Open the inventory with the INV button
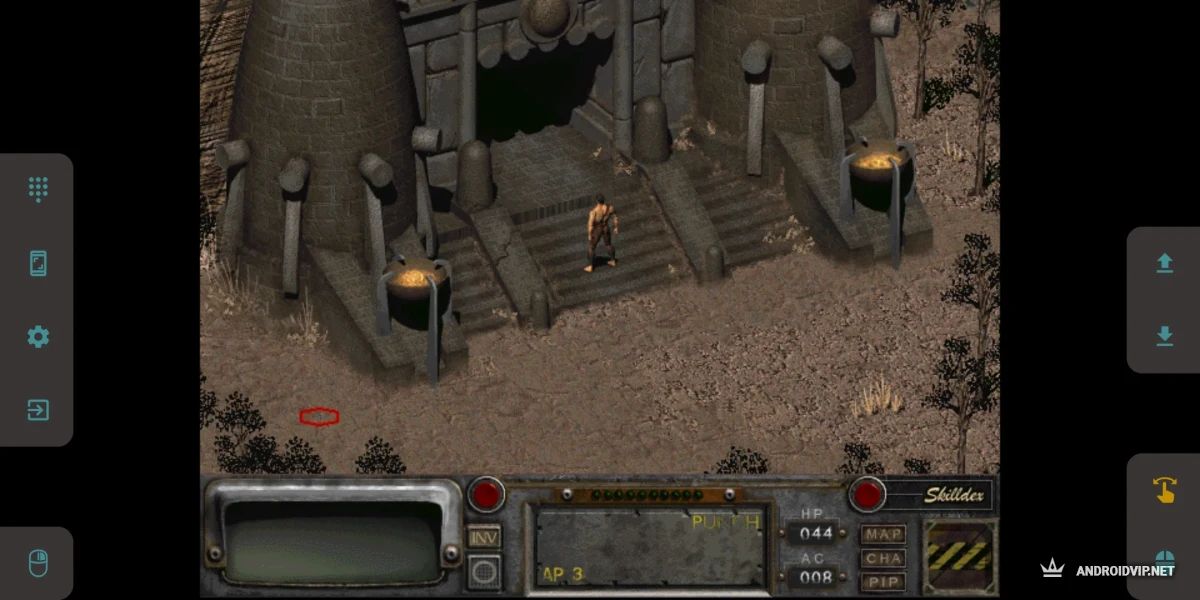1200x600 pixels. [484, 536]
